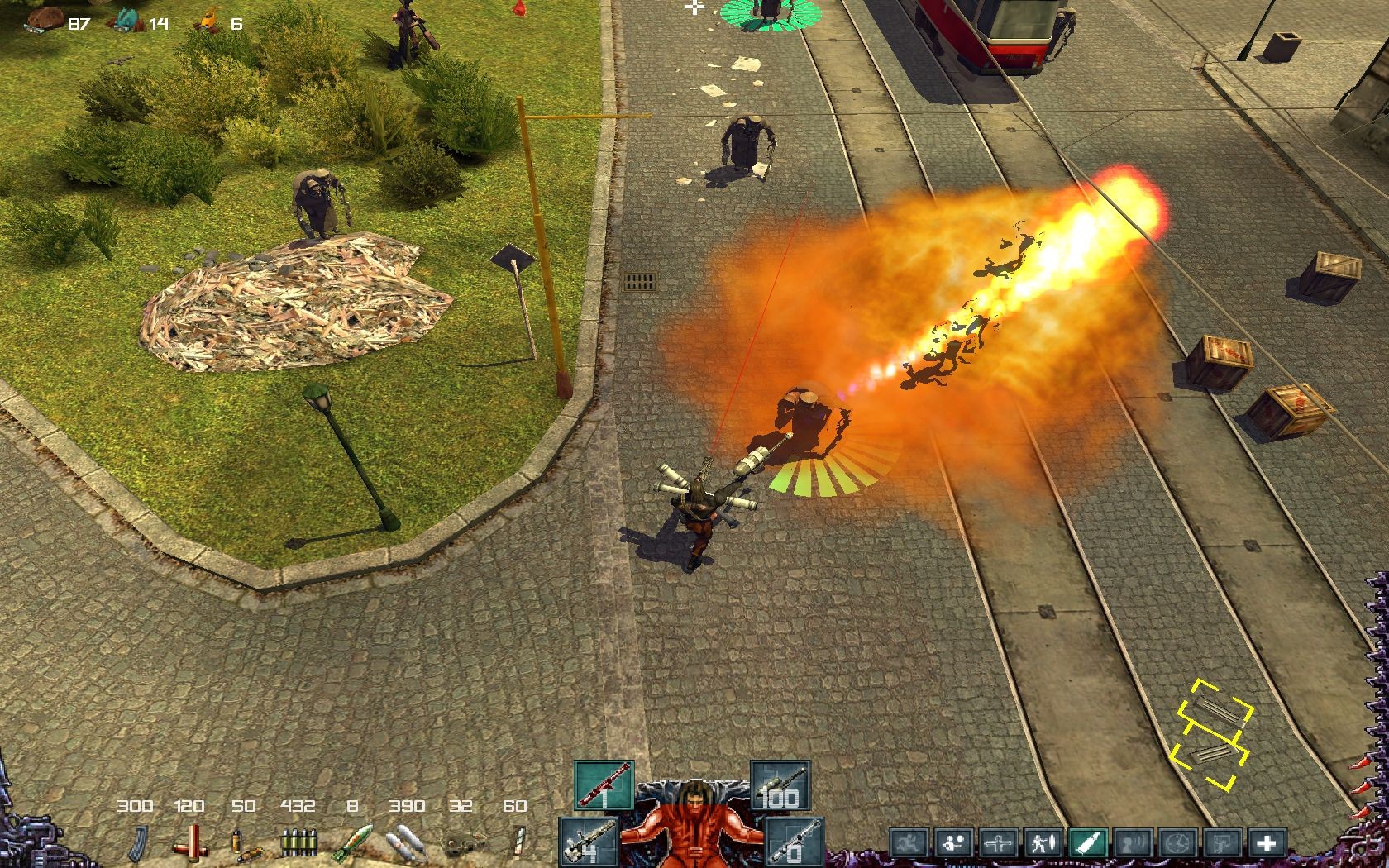The height and width of the screenshot is (868, 1389).
Task: Click the figure with sound waves button
Action: pyautogui.click(x=1131, y=844)
